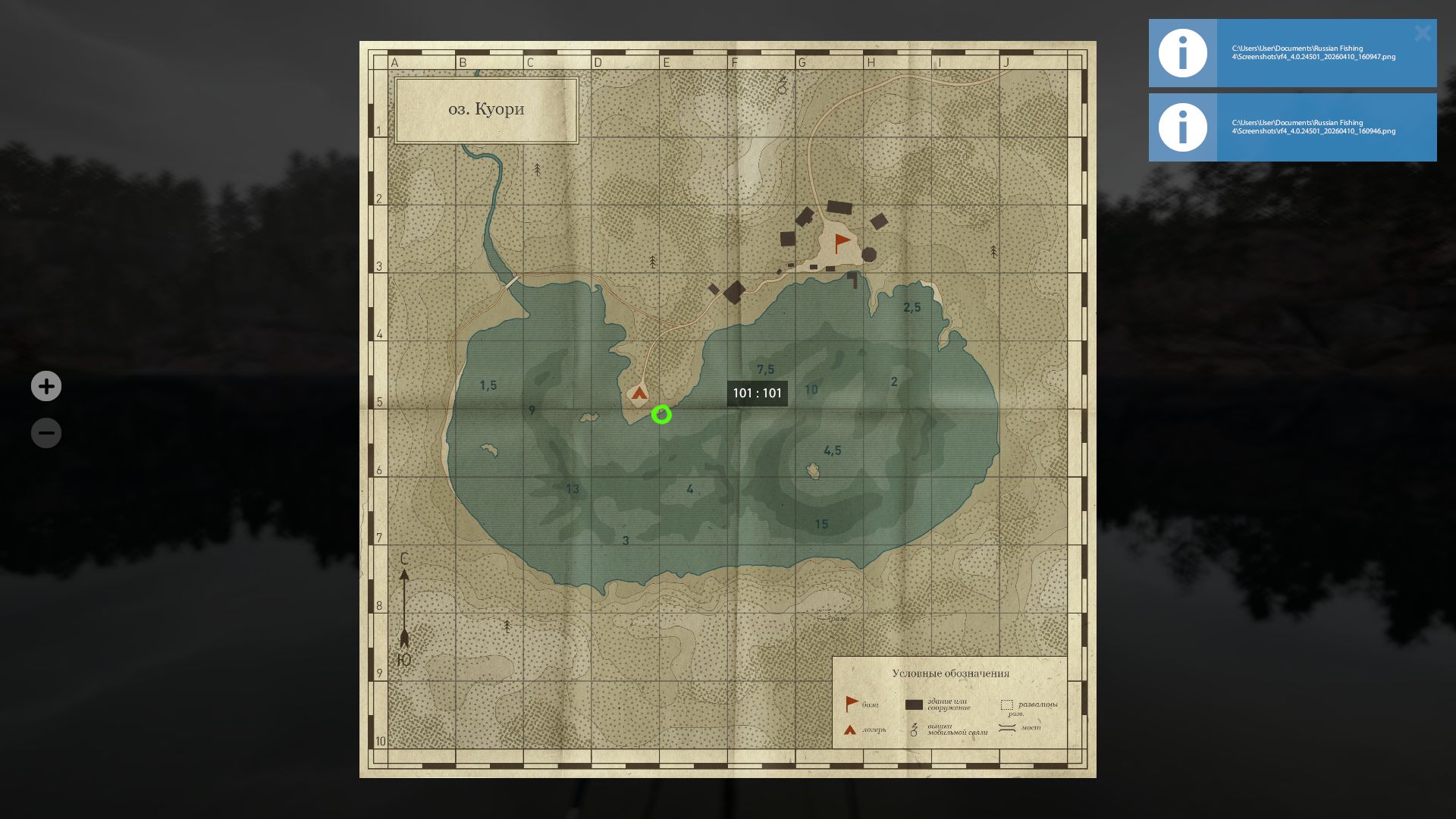
Task: Click the red base flag marker near the village
Action: 840,242
